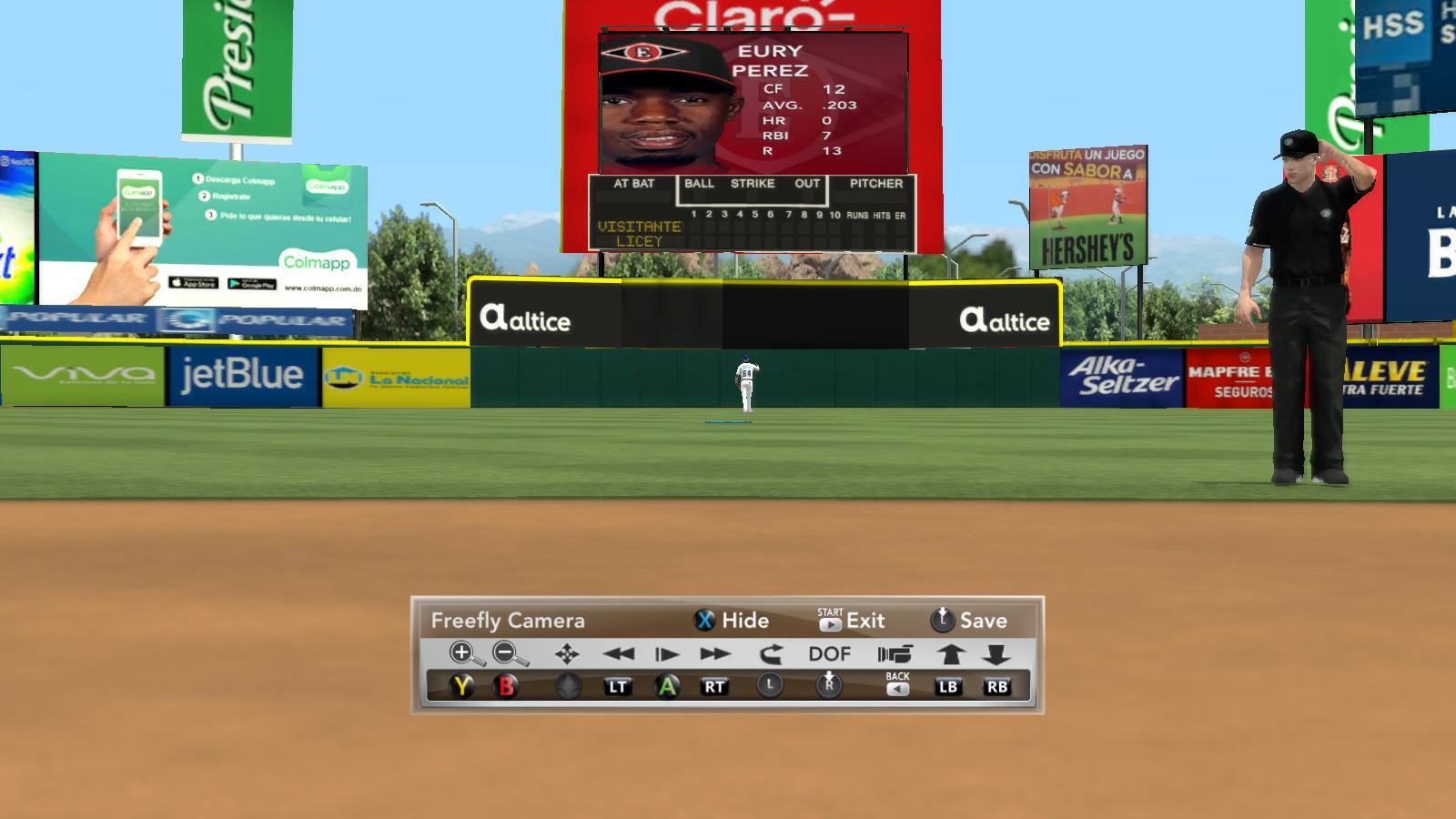This screenshot has height=819, width=1456.
Task: Select the four-way move camera icon
Action: 567,653
